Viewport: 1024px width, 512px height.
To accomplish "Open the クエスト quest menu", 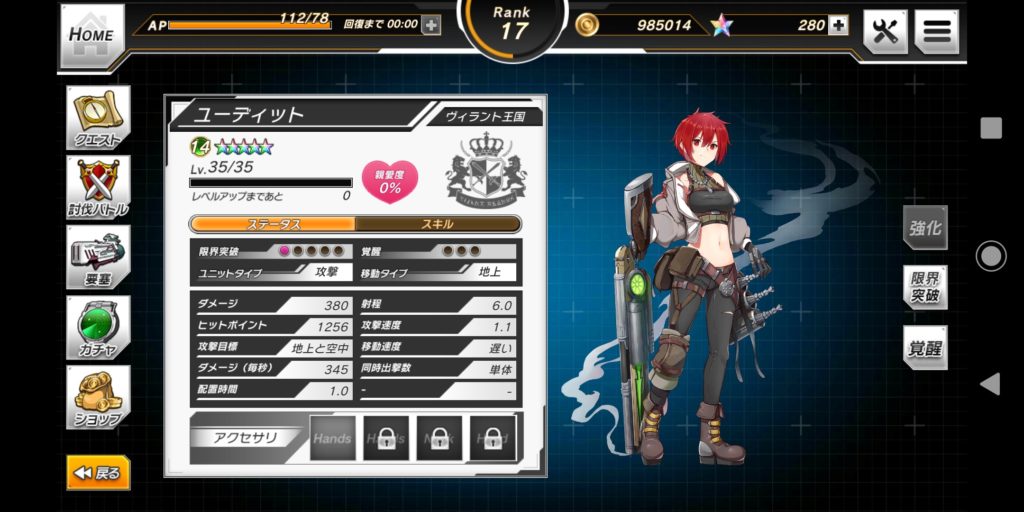I will pos(98,118).
